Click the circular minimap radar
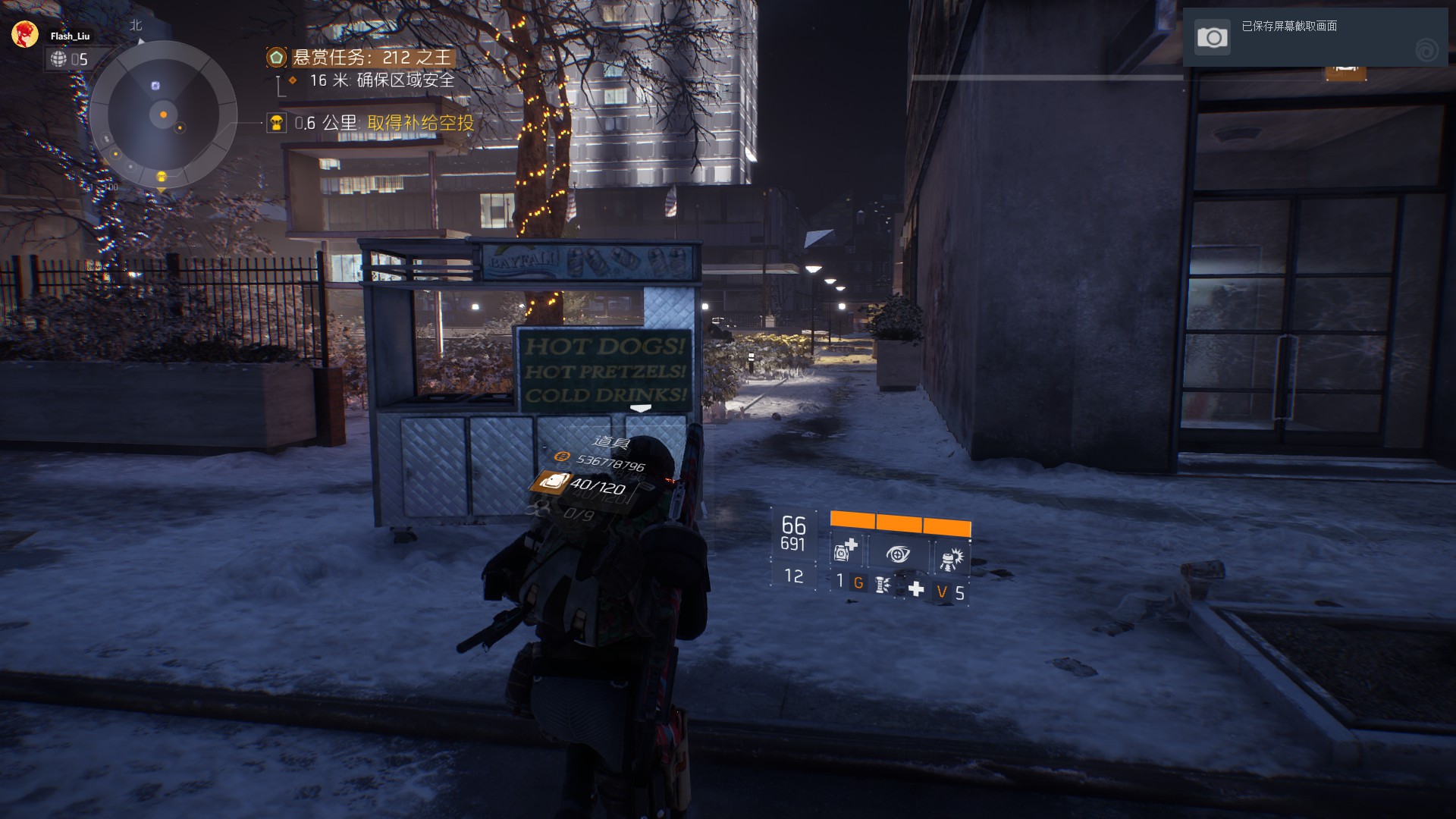Viewport: 1456px width, 819px height. (x=163, y=115)
